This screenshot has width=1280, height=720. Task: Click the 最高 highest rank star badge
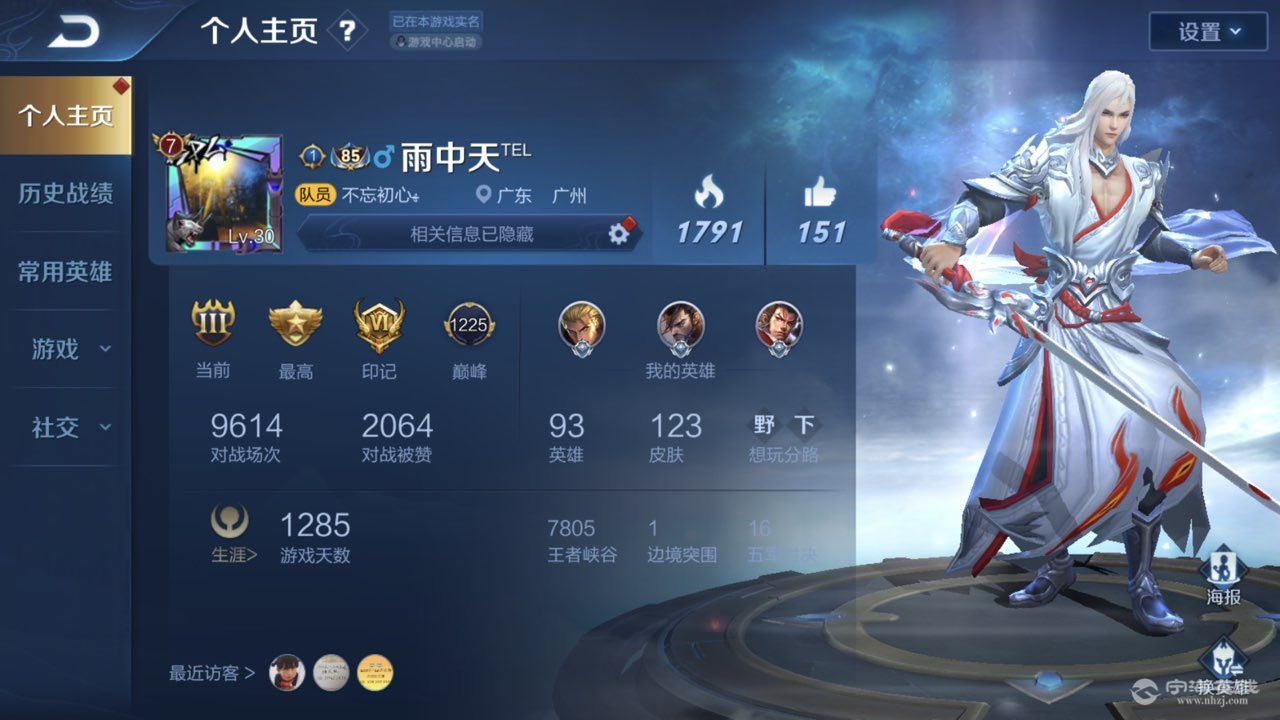[x=296, y=324]
